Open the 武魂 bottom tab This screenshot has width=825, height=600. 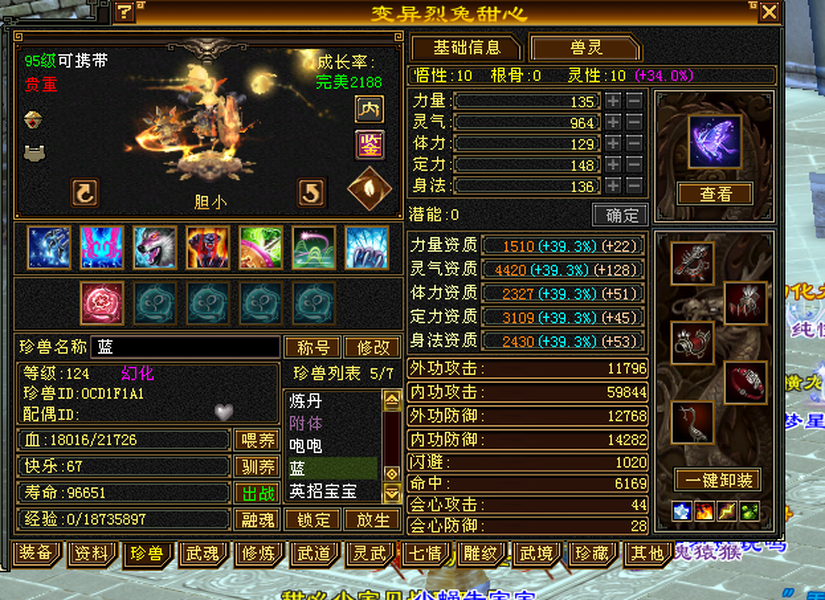pyautogui.click(x=203, y=553)
